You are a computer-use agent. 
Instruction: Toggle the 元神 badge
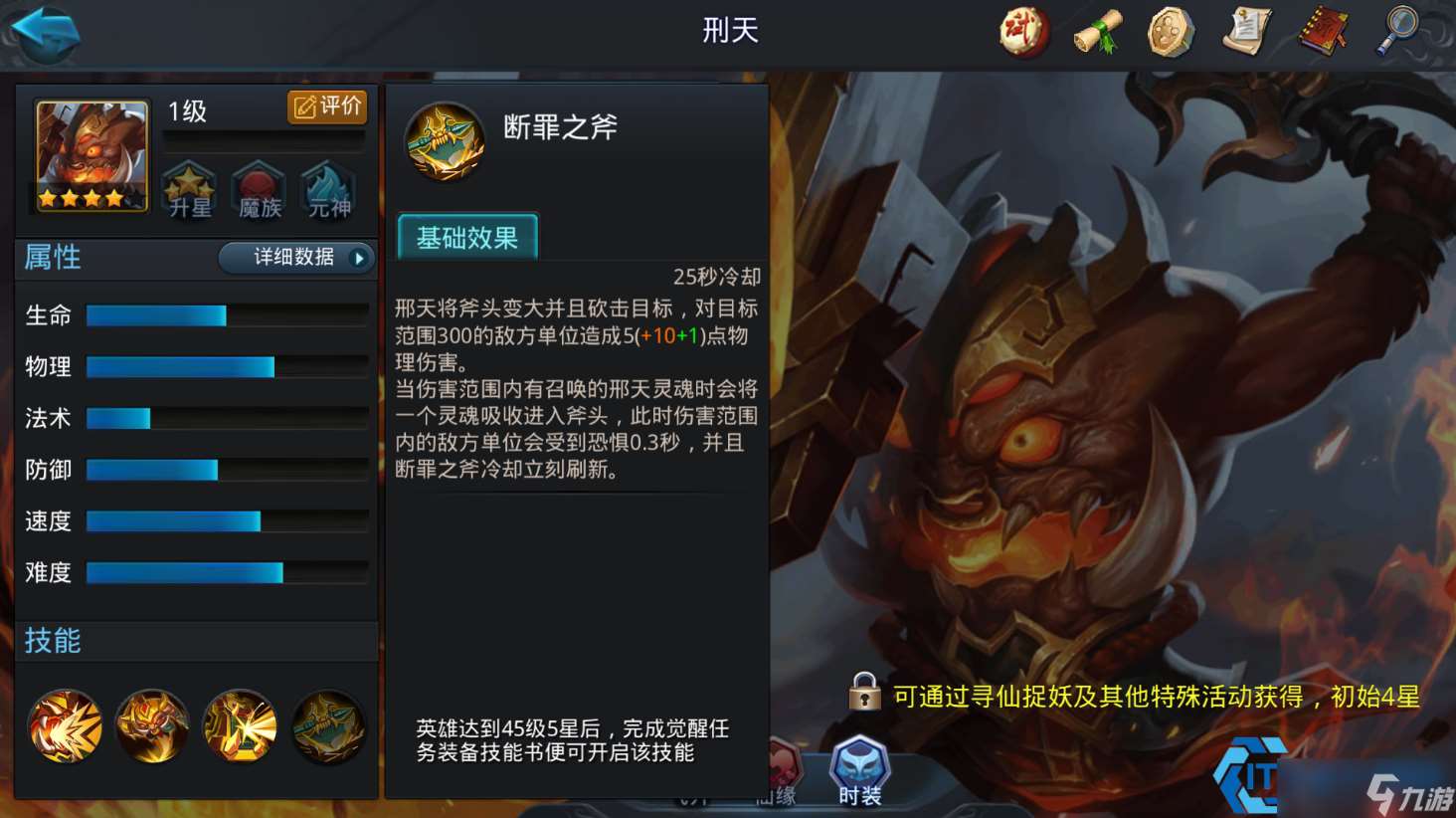coord(326,189)
